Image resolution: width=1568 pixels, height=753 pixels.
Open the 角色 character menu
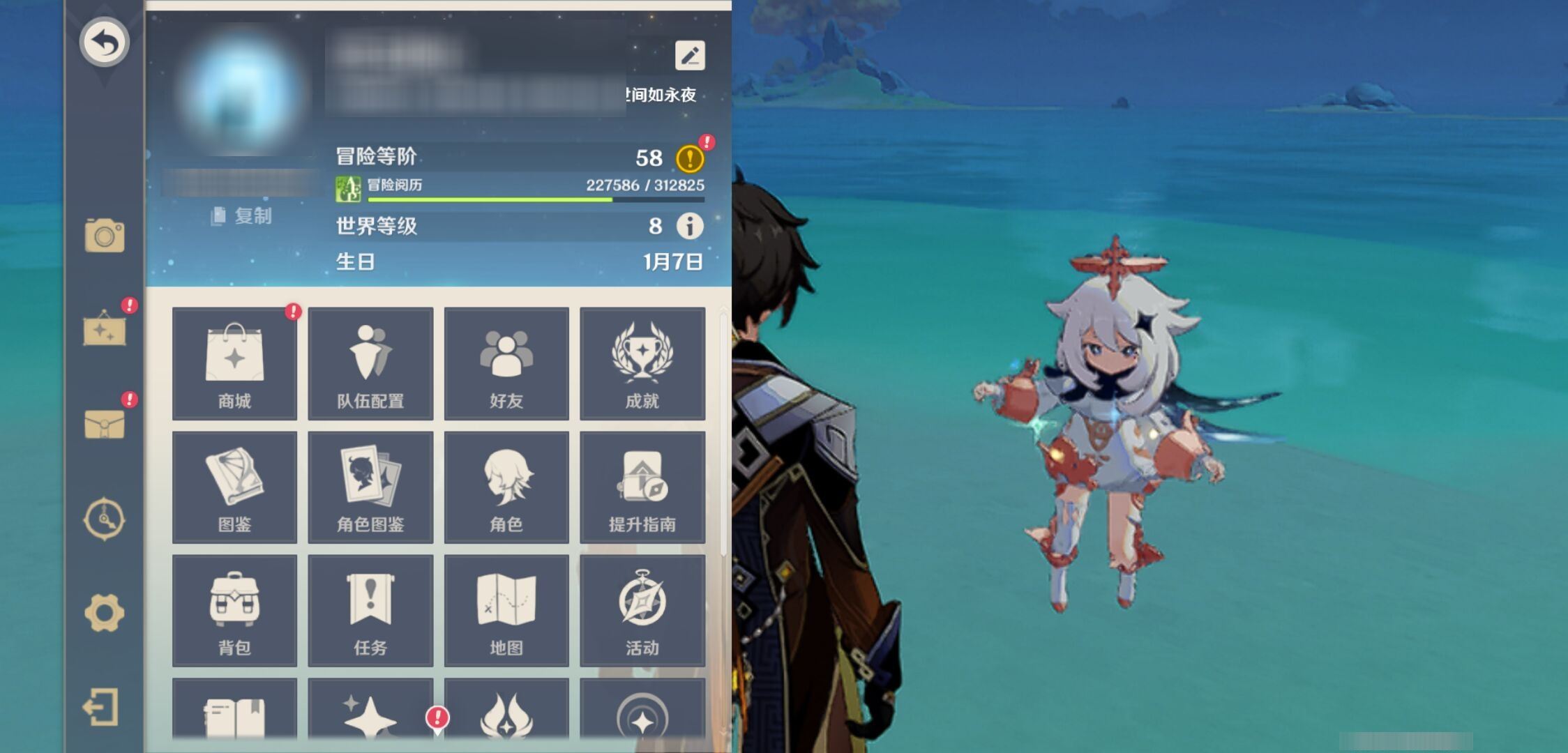(x=506, y=487)
